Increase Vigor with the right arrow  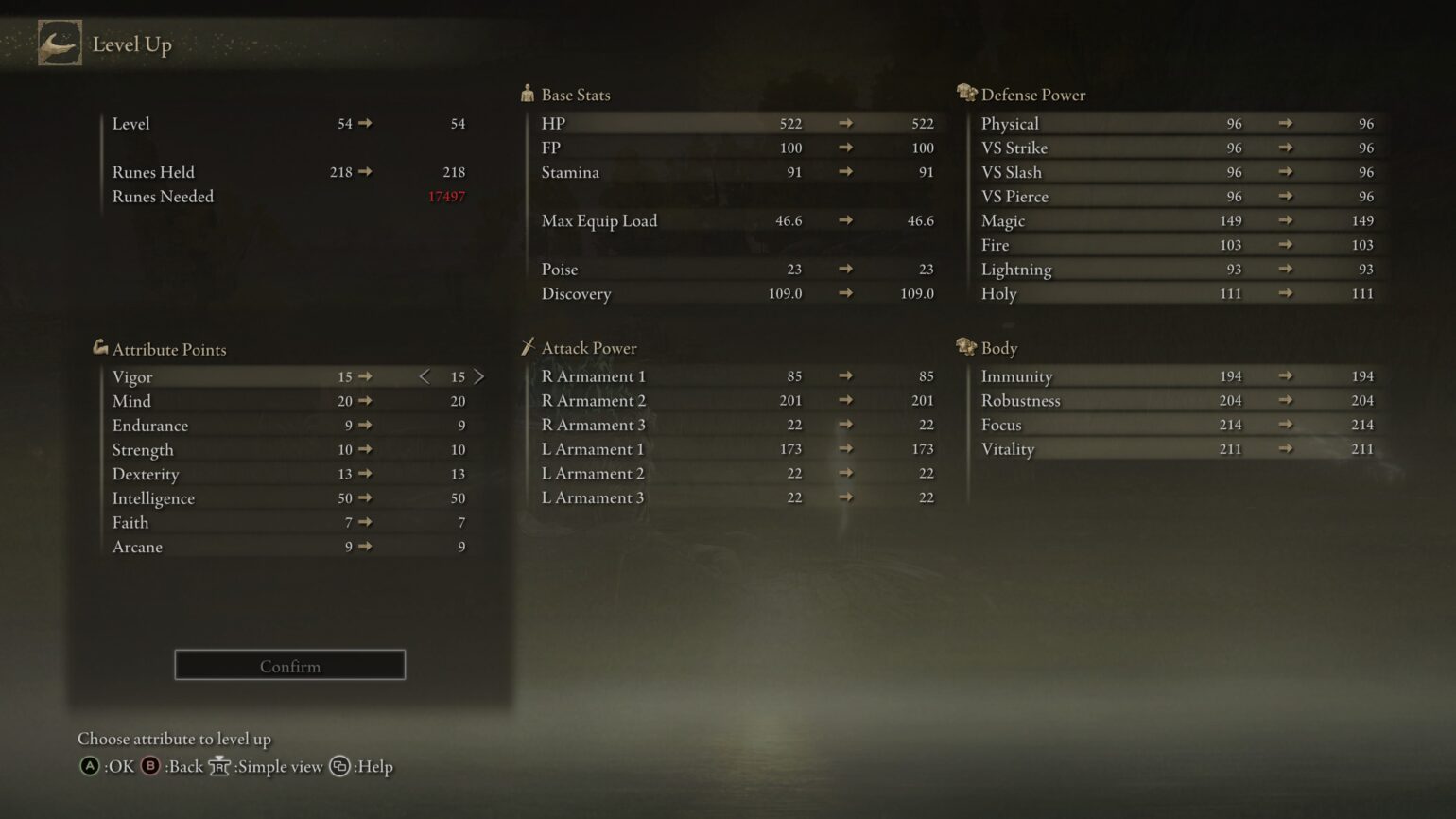point(479,376)
